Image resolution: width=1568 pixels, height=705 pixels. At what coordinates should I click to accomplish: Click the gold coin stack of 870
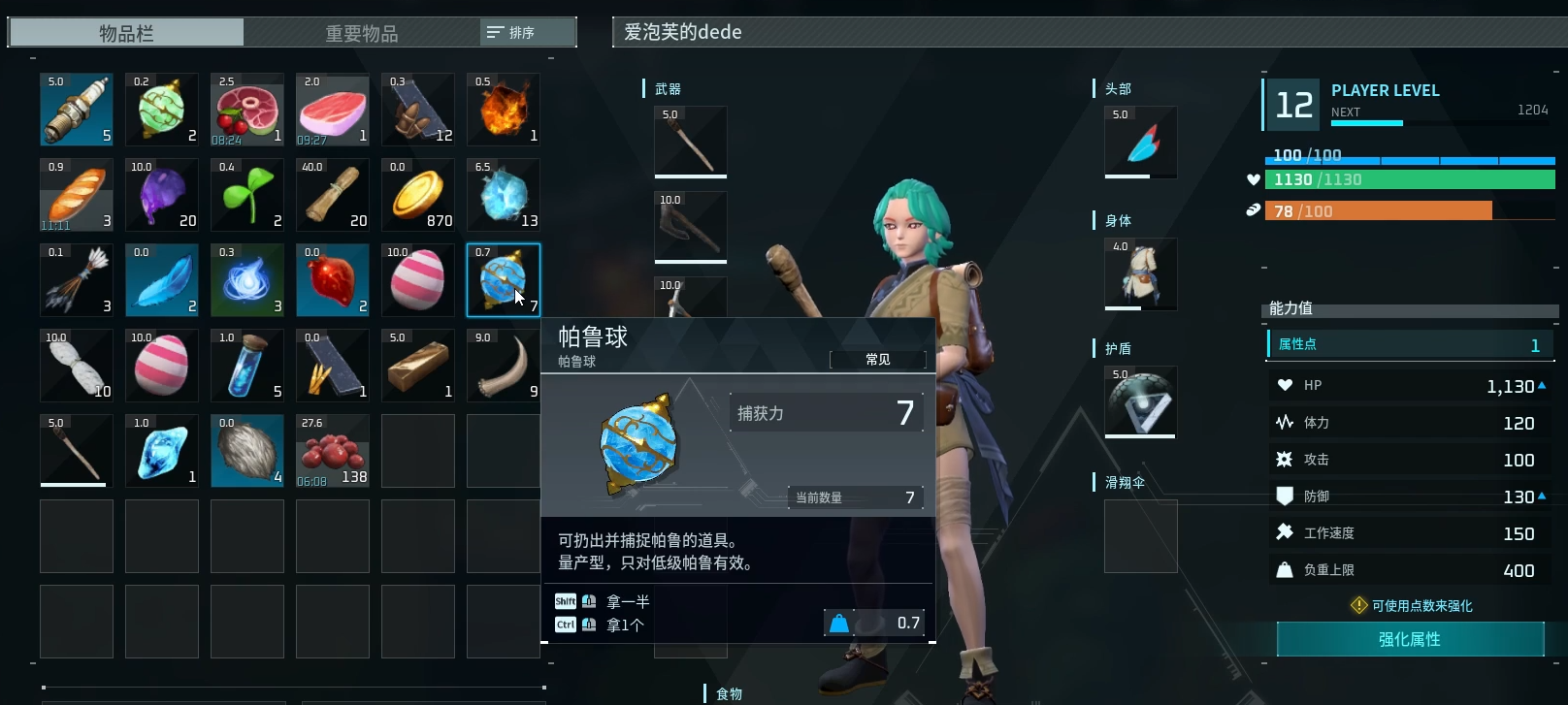418,194
